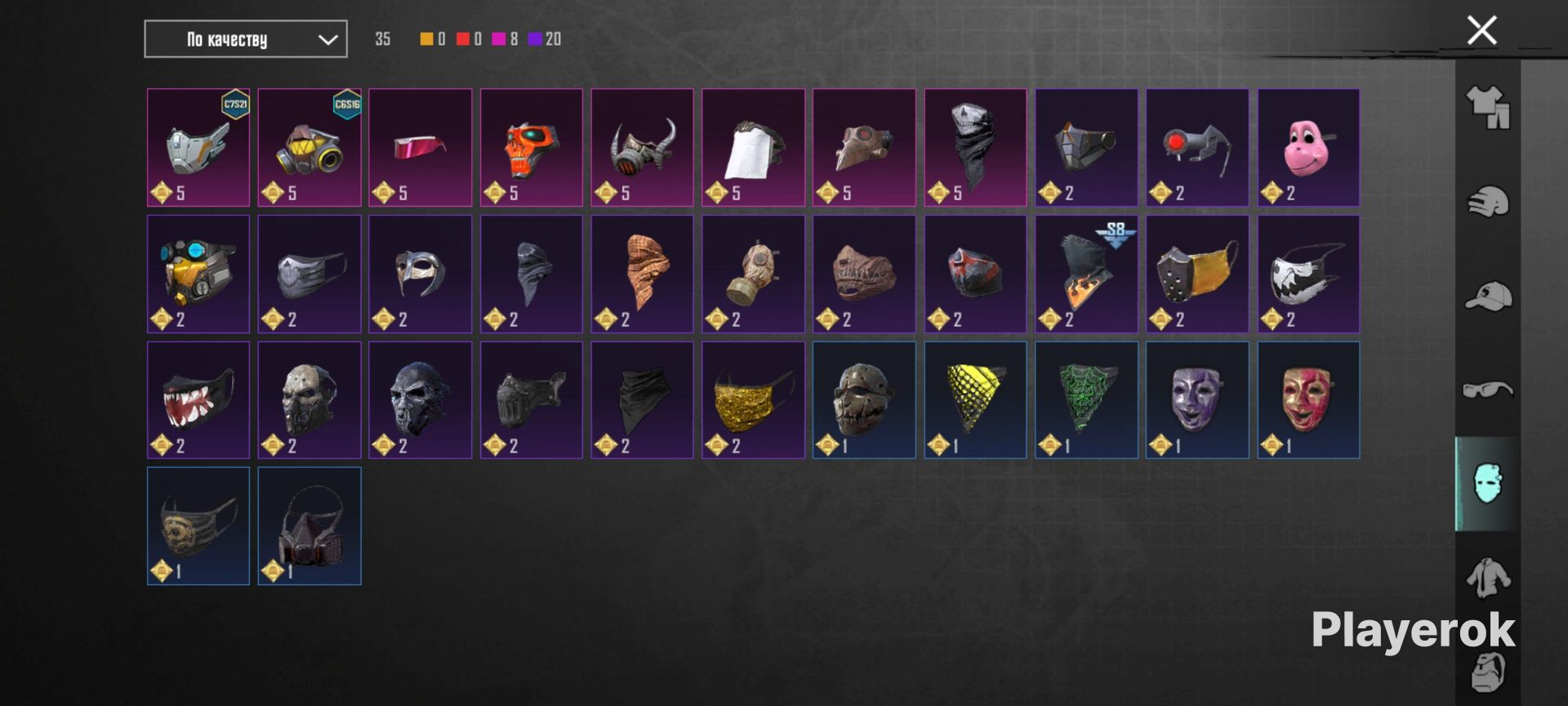Select the pink visor item
Image resolution: width=1568 pixels, height=706 pixels.
pos(421,147)
